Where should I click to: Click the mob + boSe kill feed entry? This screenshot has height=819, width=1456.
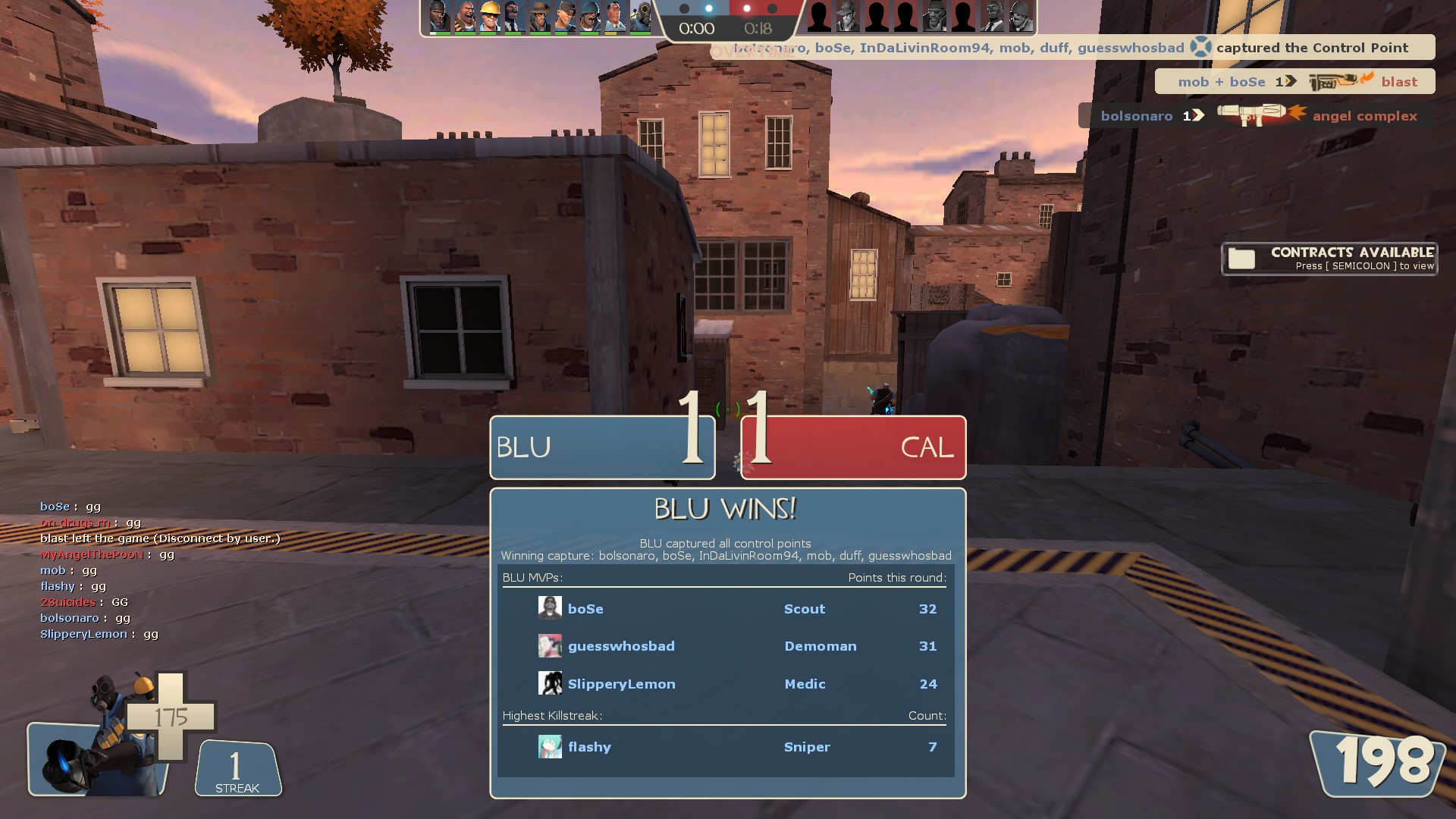1294,81
